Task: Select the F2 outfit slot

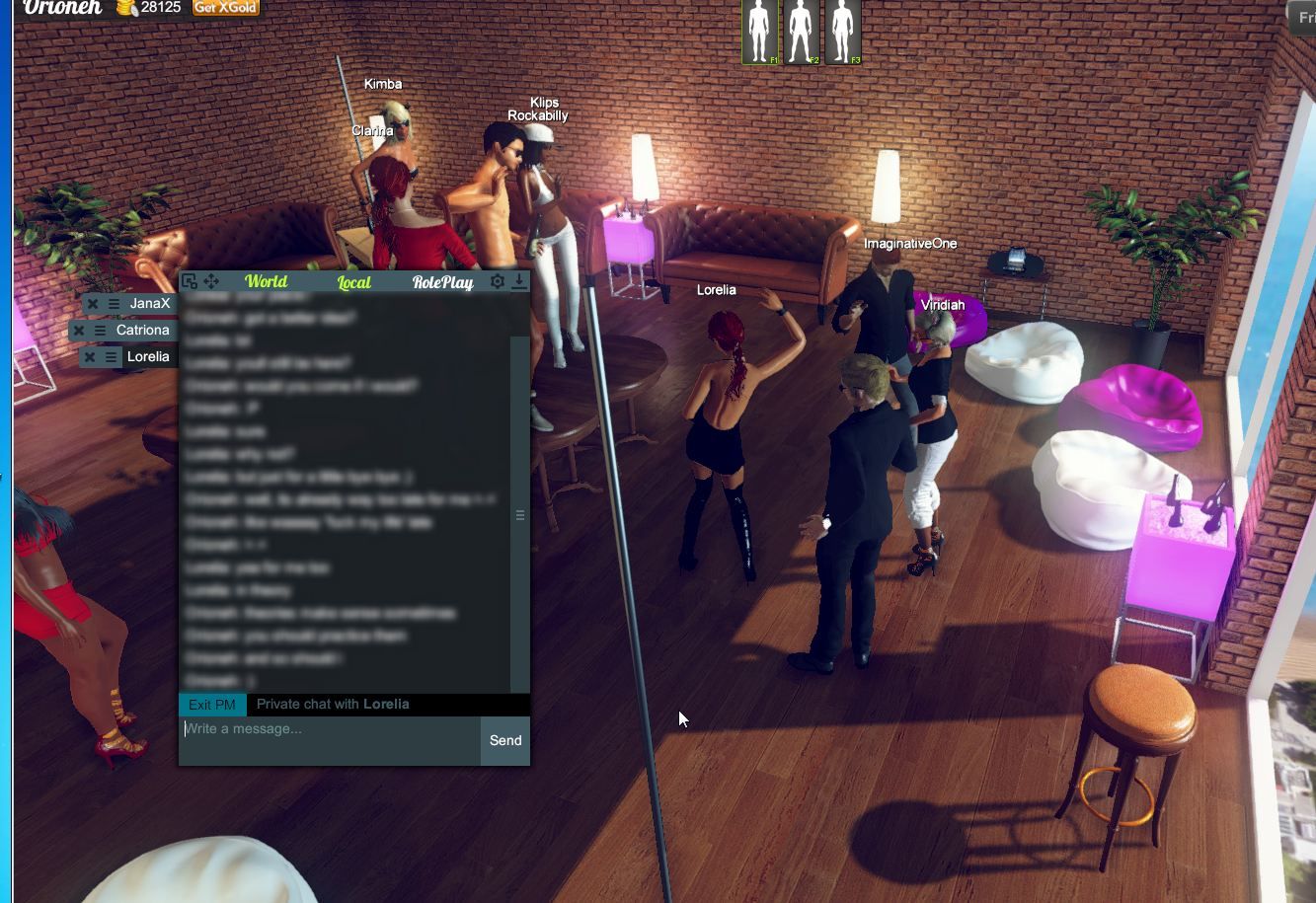Action: click(x=801, y=32)
